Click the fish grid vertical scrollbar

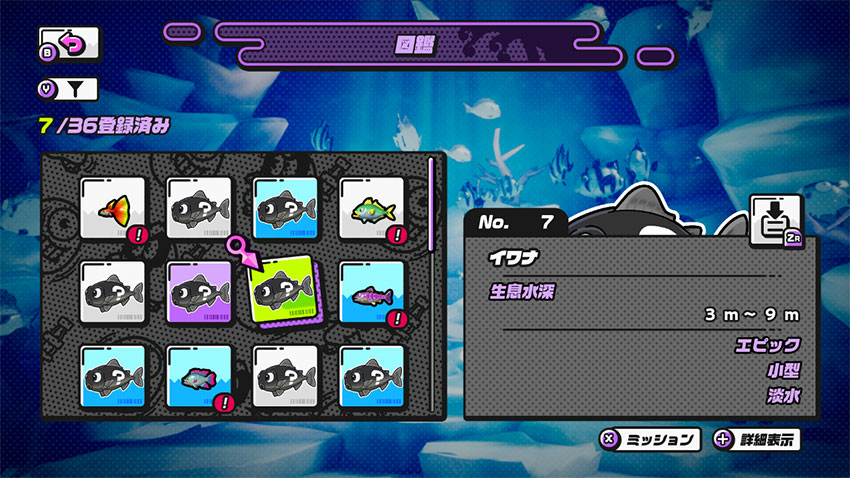pos(430,200)
